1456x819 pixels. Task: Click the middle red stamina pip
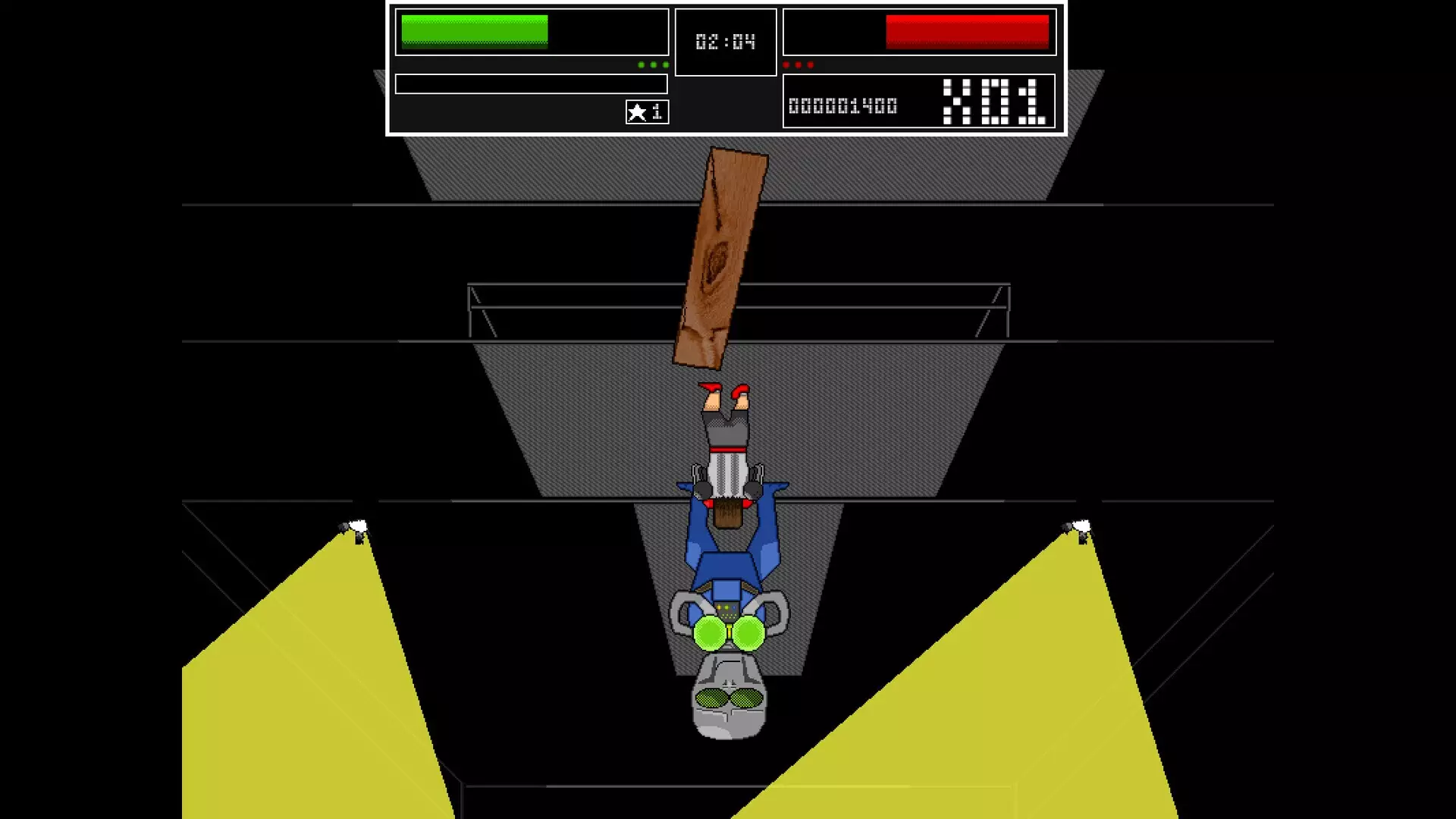point(798,64)
